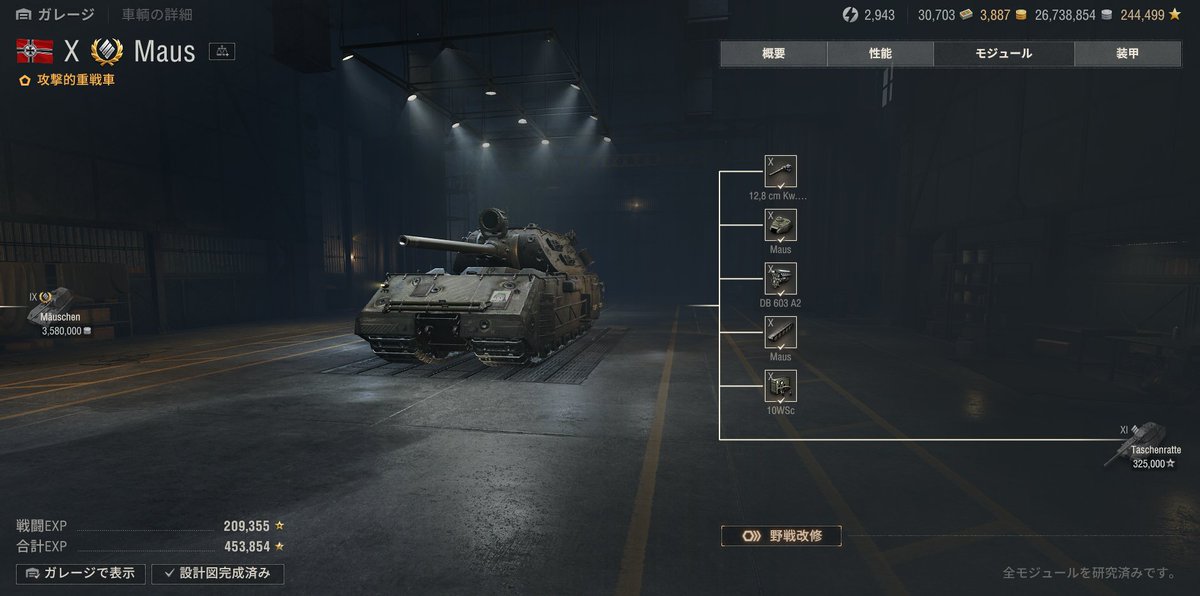The height and width of the screenshot is (596, 1200).
Task: Select the 12,8 cm Kw gun module
Action: click(x=780, y=172)
